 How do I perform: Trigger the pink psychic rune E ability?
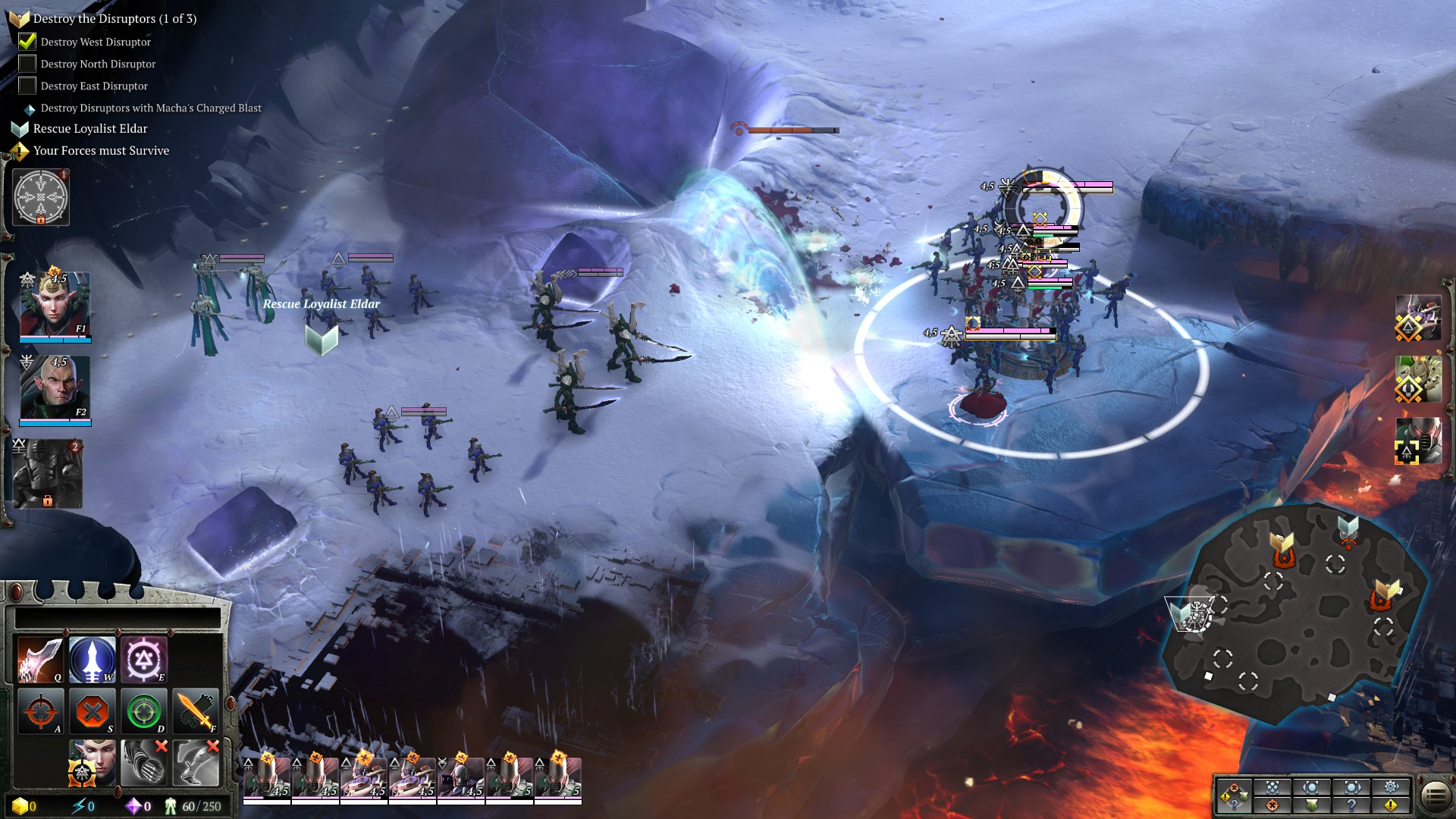[x=145, y=659]
